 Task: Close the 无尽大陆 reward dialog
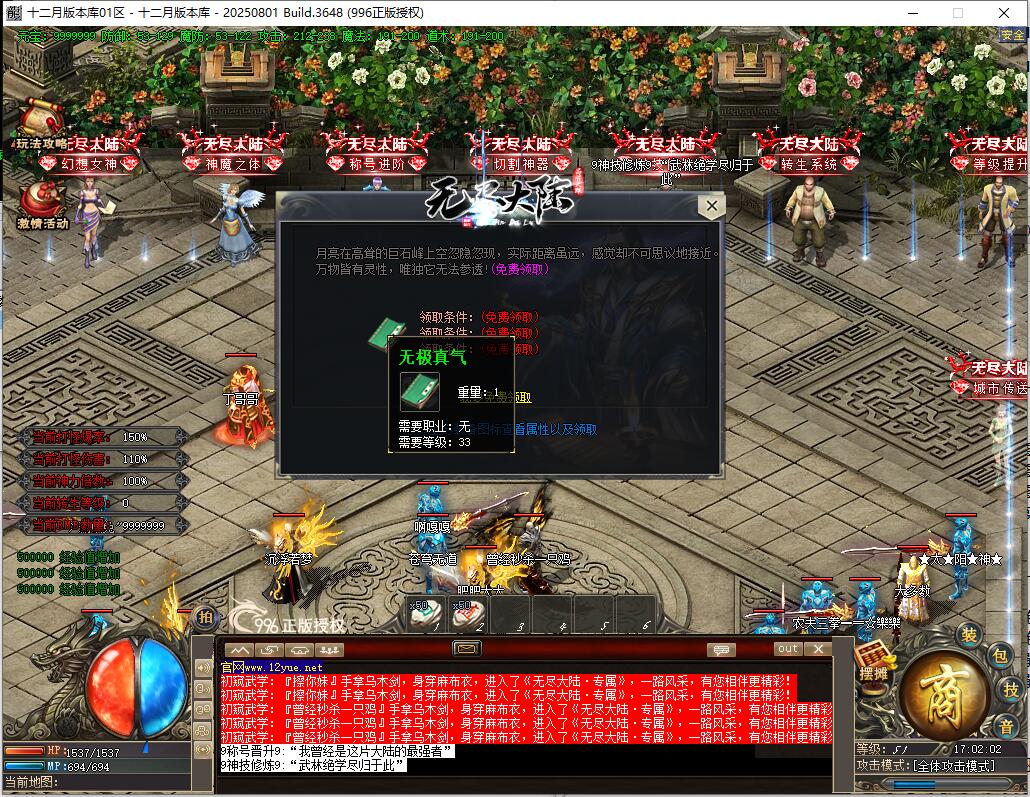[x=711, y=207]
